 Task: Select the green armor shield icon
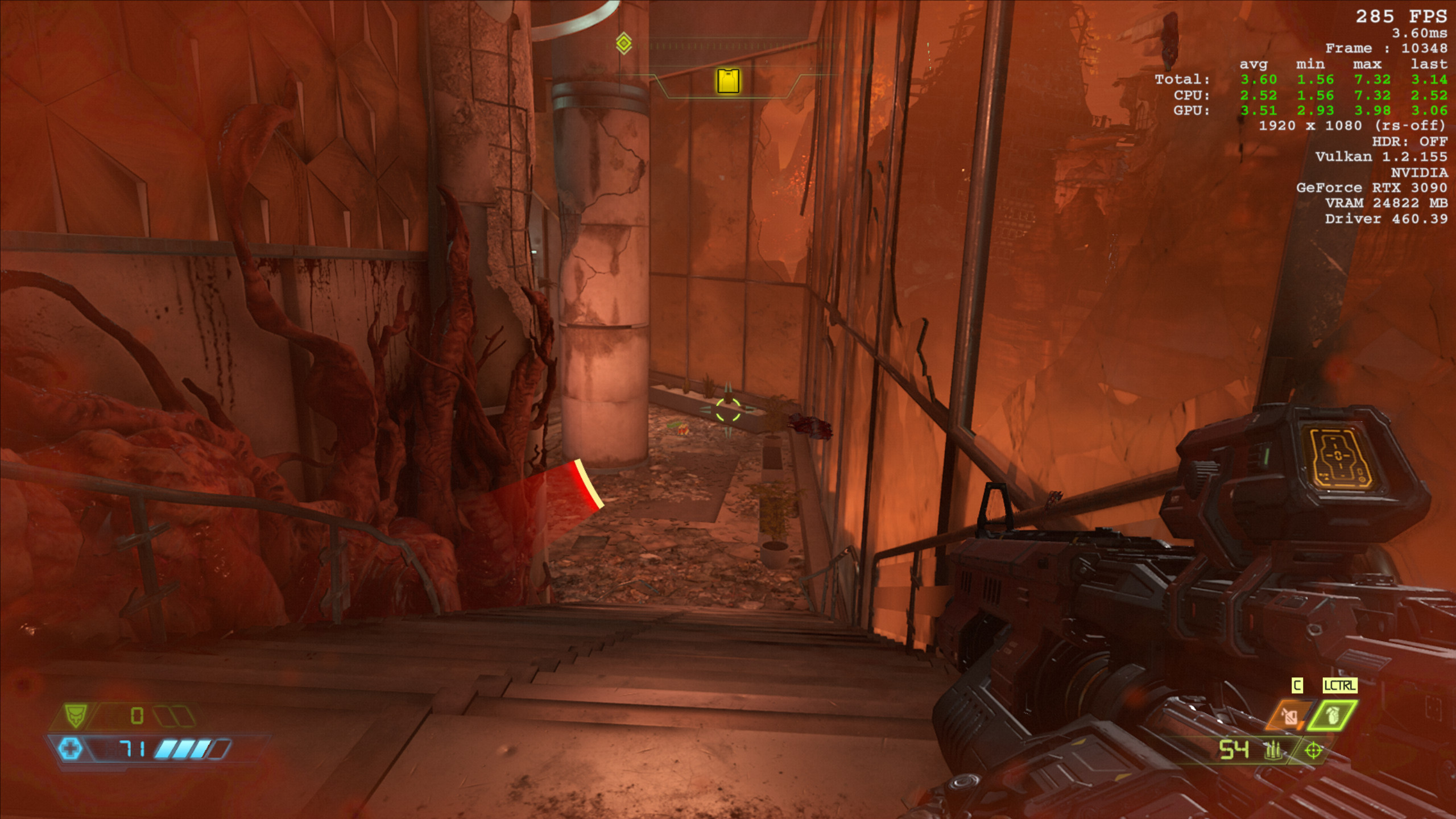tap(75, 715)
